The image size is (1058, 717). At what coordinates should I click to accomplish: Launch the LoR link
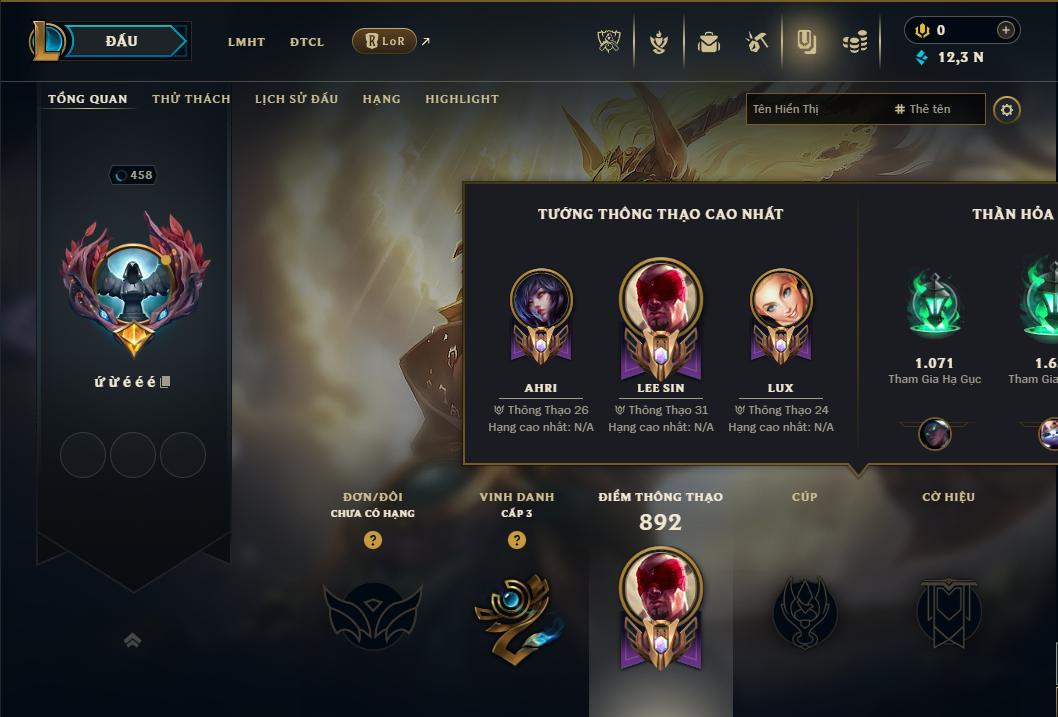pos(385,41)
